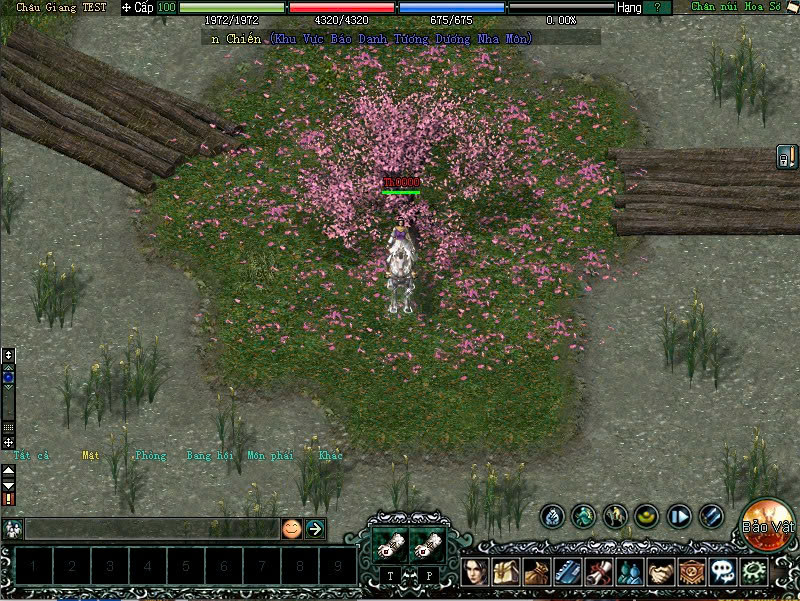Choose the Môn phái chat tab
Viewport: 800px width, 601px height.
(x=270, y=456)
